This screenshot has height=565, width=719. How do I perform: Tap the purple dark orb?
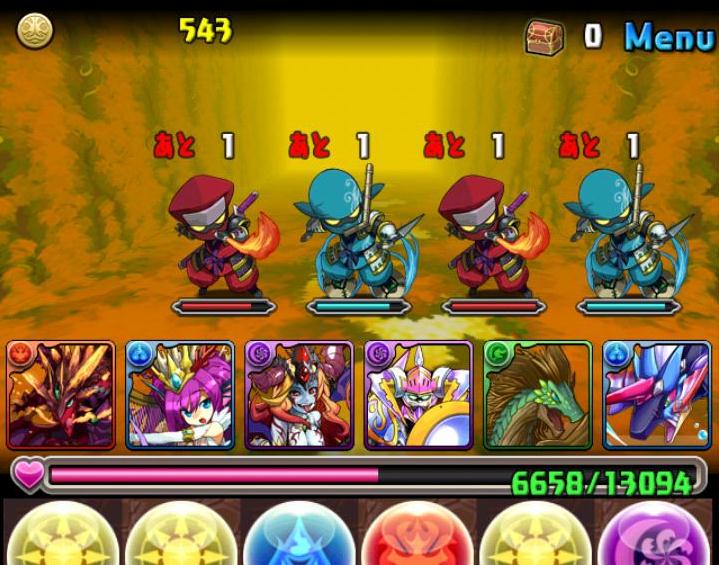click(655, 535)
